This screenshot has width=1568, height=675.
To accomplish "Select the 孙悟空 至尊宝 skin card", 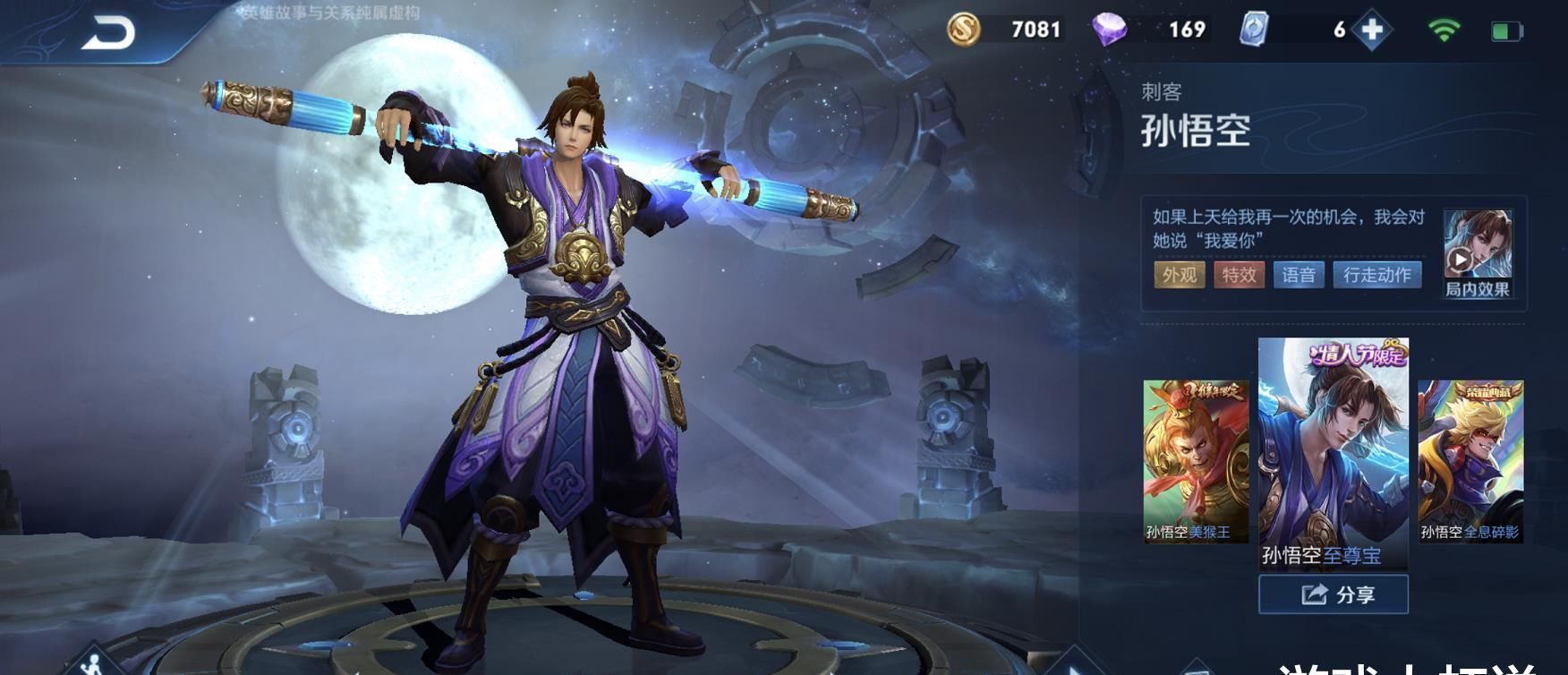I will point(1333,453).
